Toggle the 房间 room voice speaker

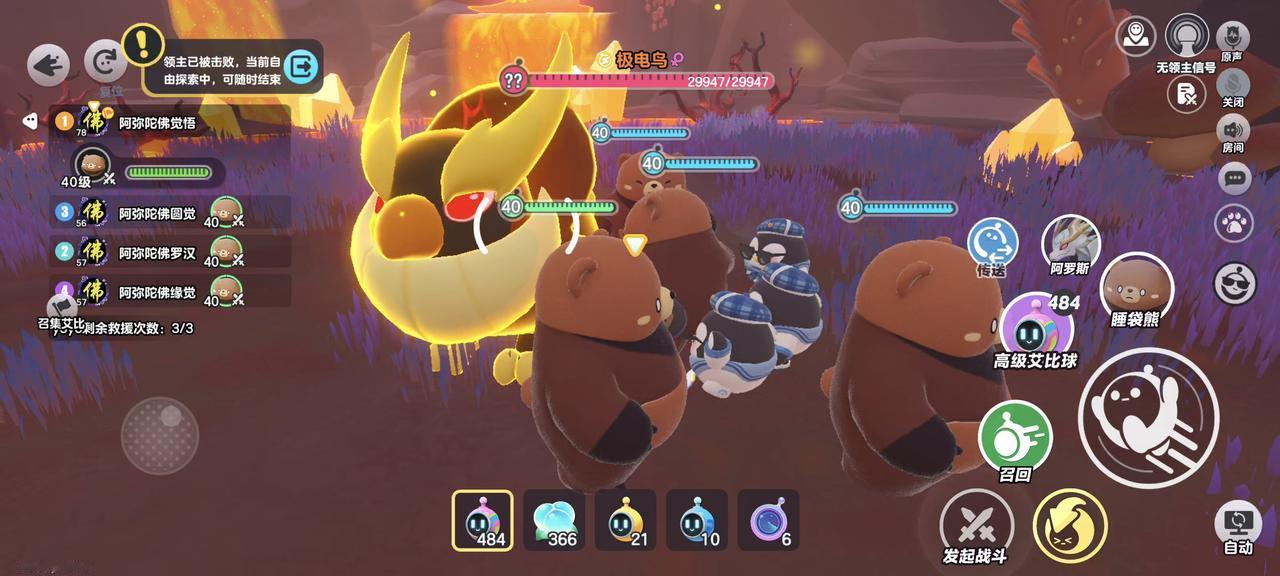tap(1233, 130)
